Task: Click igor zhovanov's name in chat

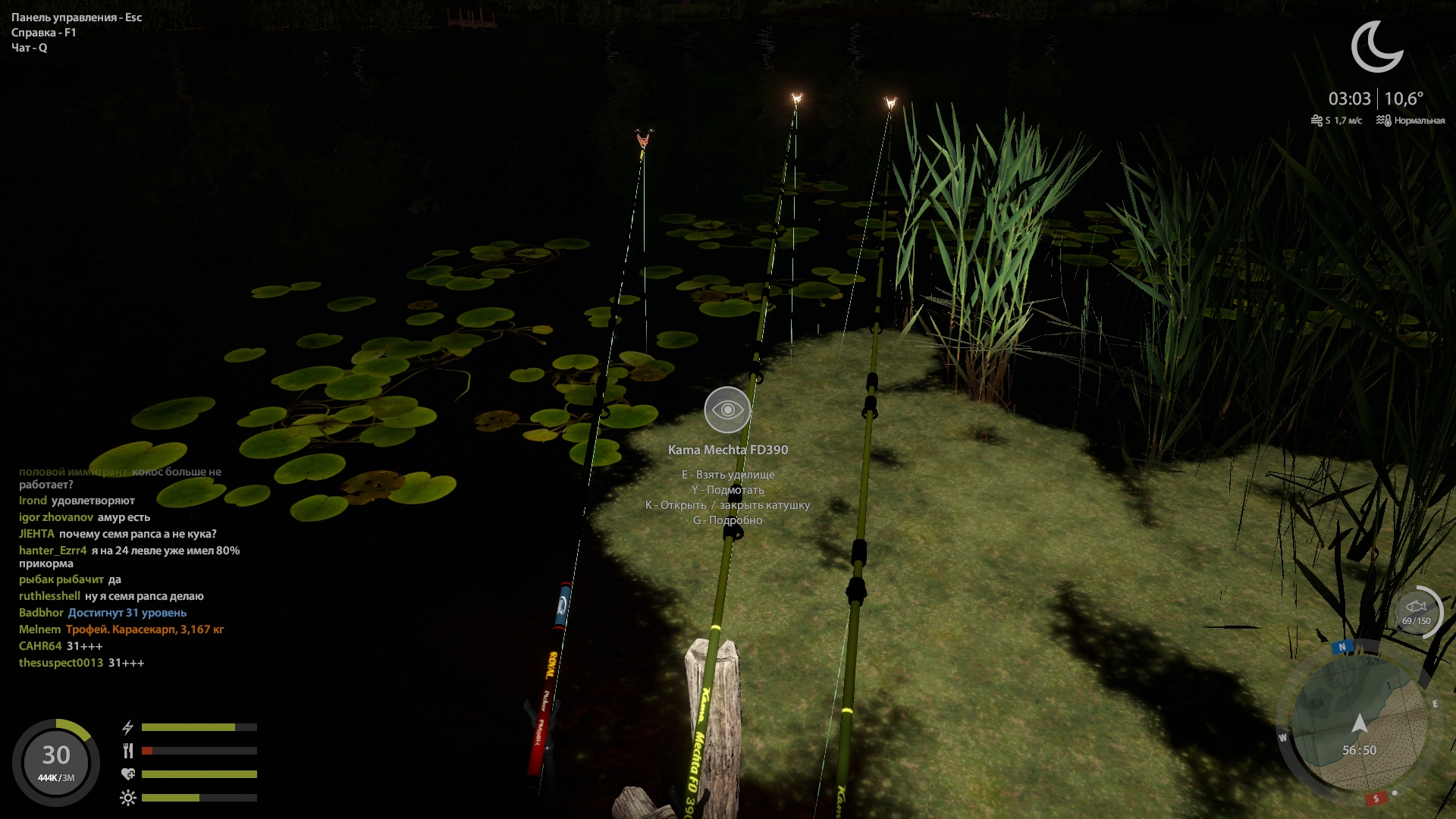Action: click(x=56, y=517)
